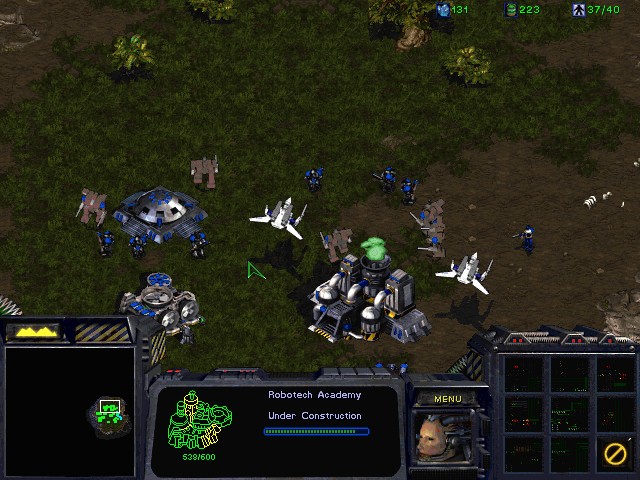Click the minimap to move the view

click(x=70, y=410)
